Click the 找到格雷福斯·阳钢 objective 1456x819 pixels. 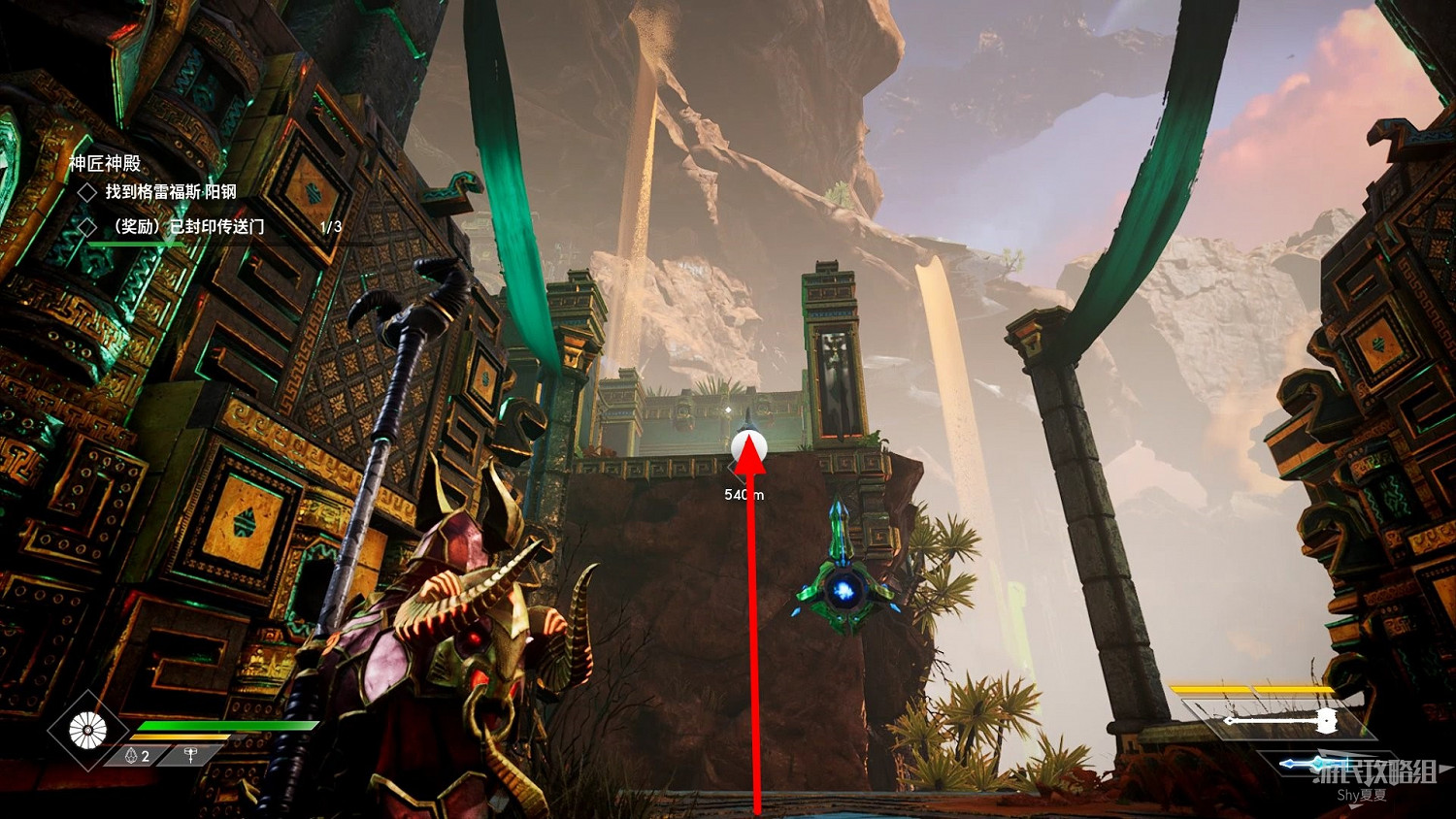tap(171, 192)
